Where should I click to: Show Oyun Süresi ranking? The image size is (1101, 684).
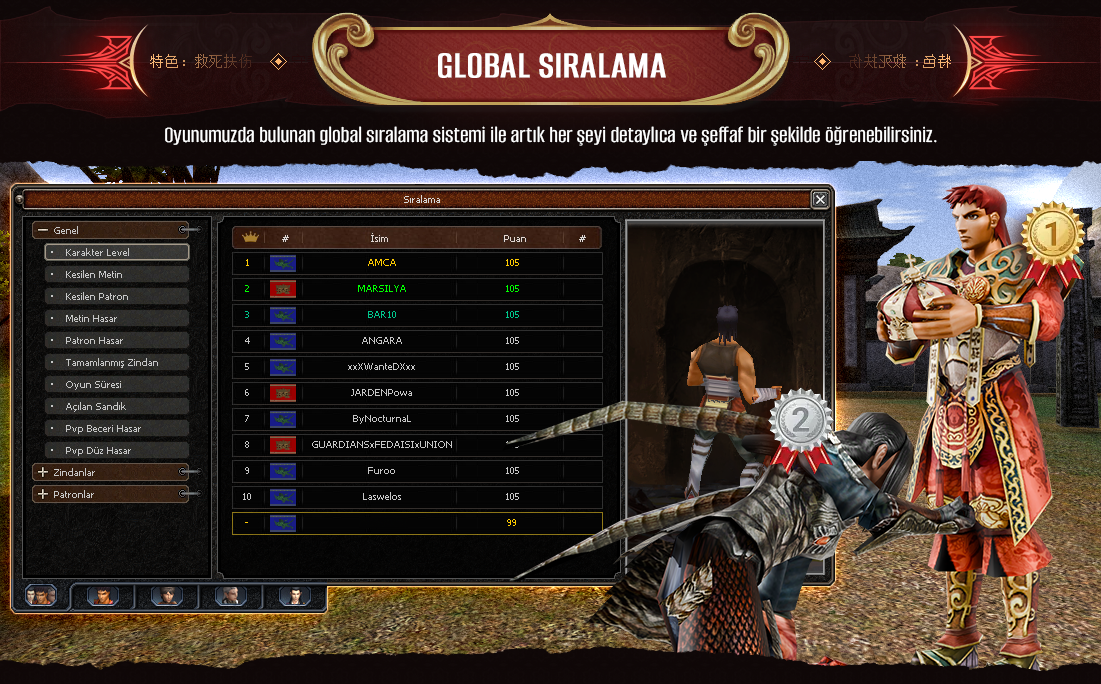click(117, 385)
